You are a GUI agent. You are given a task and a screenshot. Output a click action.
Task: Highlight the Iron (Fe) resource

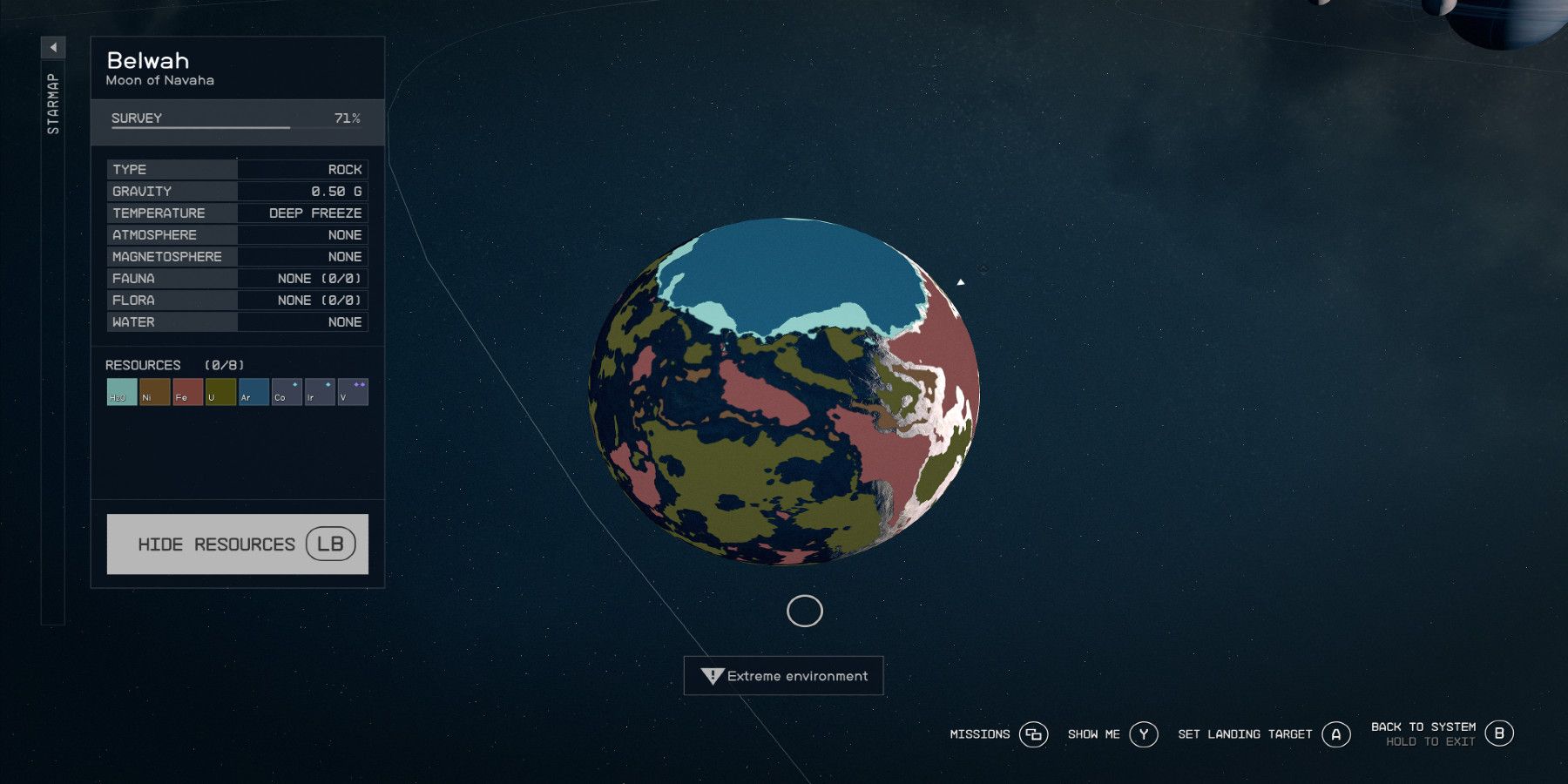pos(187,392)
